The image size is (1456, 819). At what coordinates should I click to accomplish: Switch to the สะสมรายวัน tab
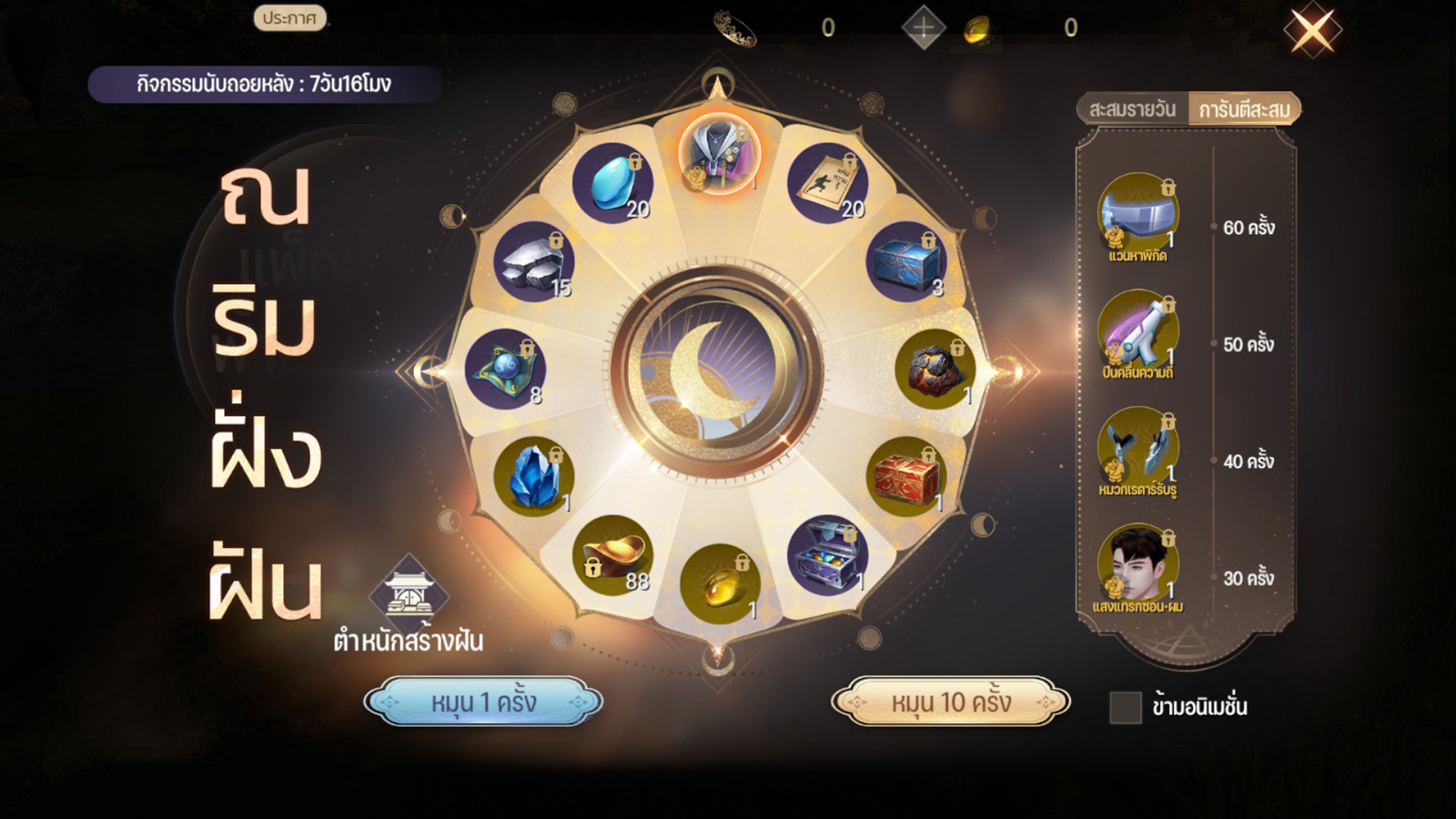pyautogui.click(x=1132, y=109)
